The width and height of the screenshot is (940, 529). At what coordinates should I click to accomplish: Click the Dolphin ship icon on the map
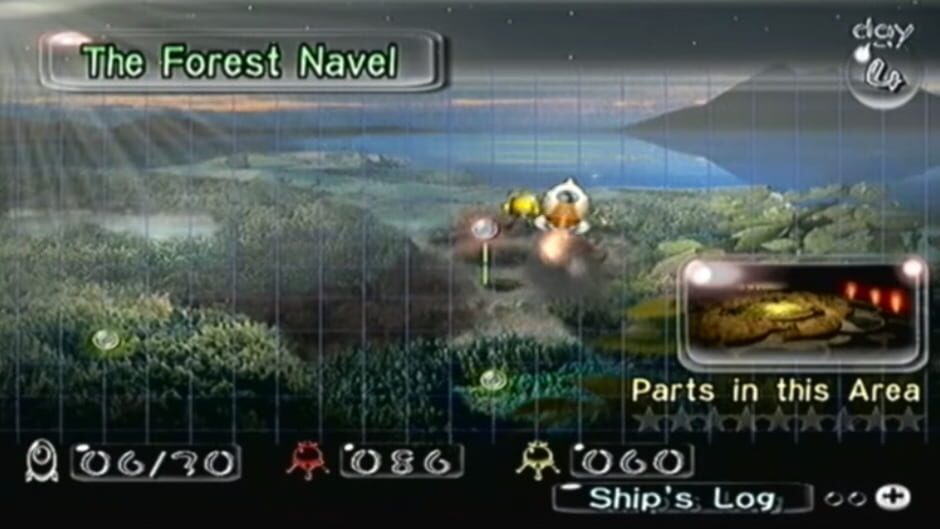565,205
